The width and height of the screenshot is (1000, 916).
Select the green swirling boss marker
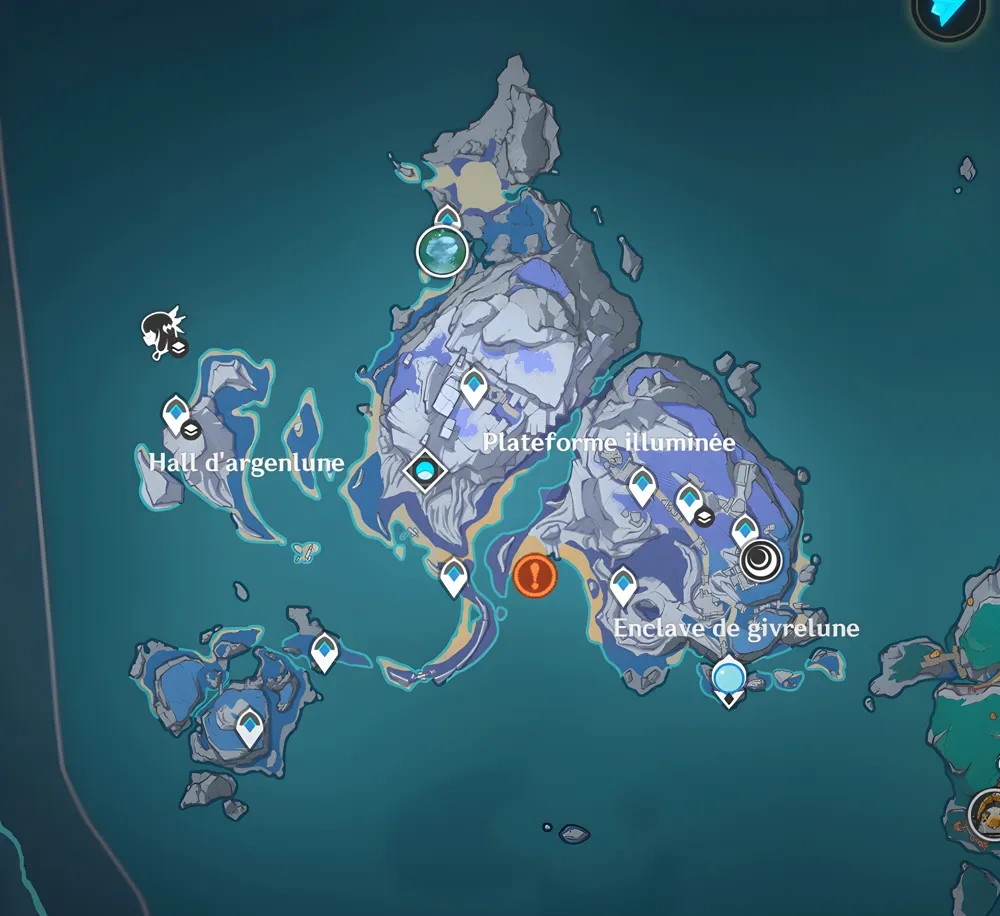[x=442, y=250]
